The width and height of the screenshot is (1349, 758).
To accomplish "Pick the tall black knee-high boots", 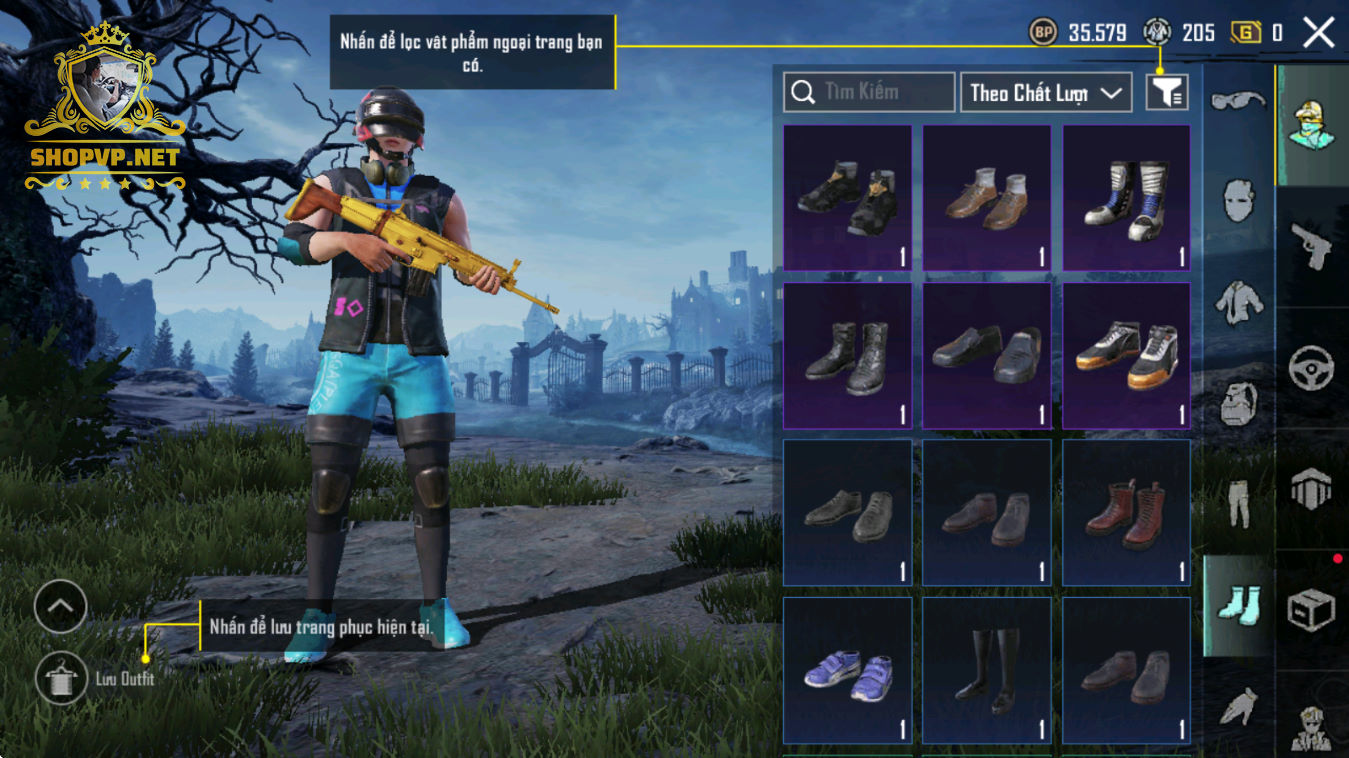I will pyautogui.click(x=986, y=669).
